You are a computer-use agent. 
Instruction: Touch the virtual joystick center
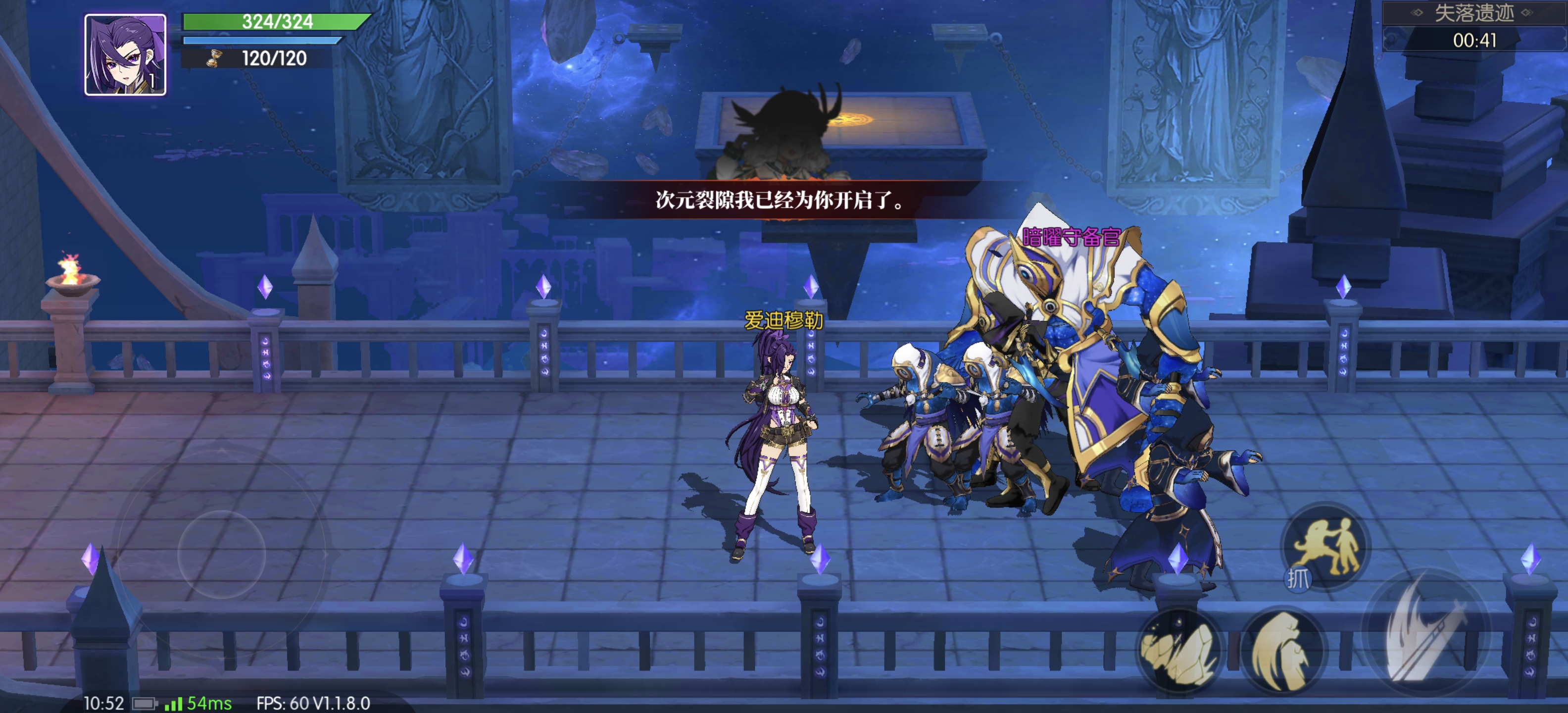click(222, 554)
